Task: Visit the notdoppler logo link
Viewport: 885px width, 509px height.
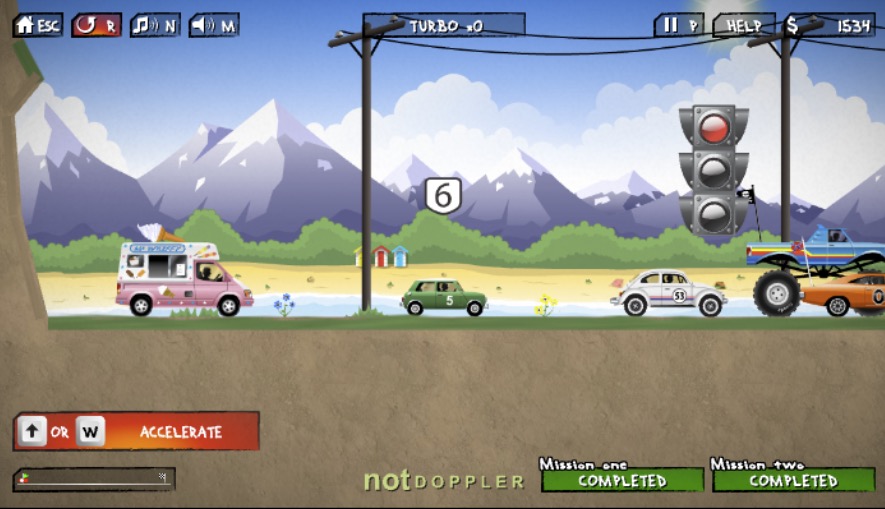Action: (x=443, y=481)
